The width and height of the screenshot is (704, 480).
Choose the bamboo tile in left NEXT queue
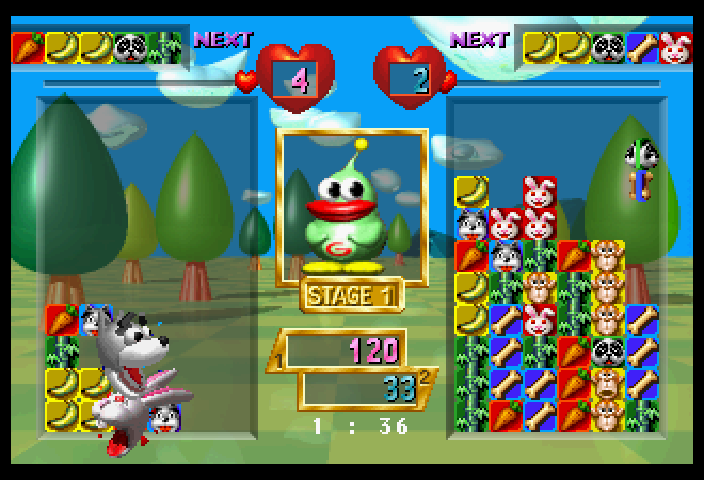coord(164,47)
